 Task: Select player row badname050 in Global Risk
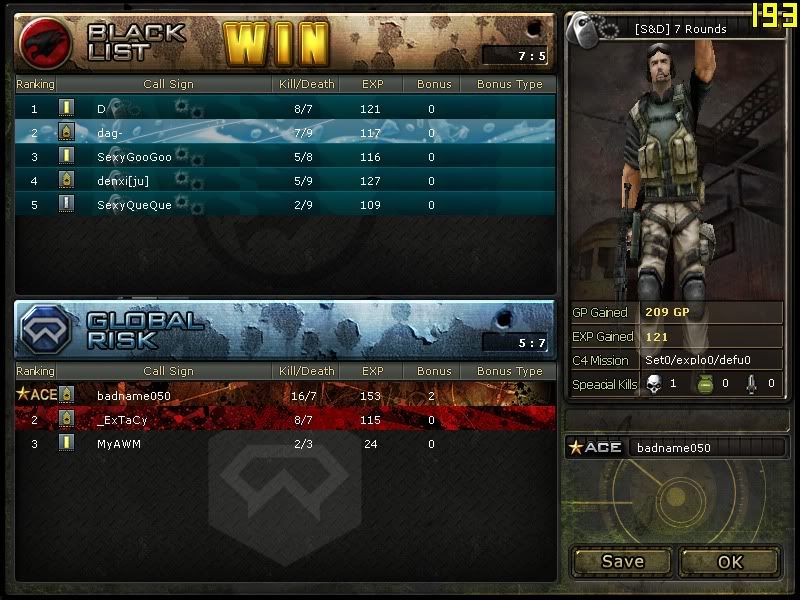[x=285, y=394]
